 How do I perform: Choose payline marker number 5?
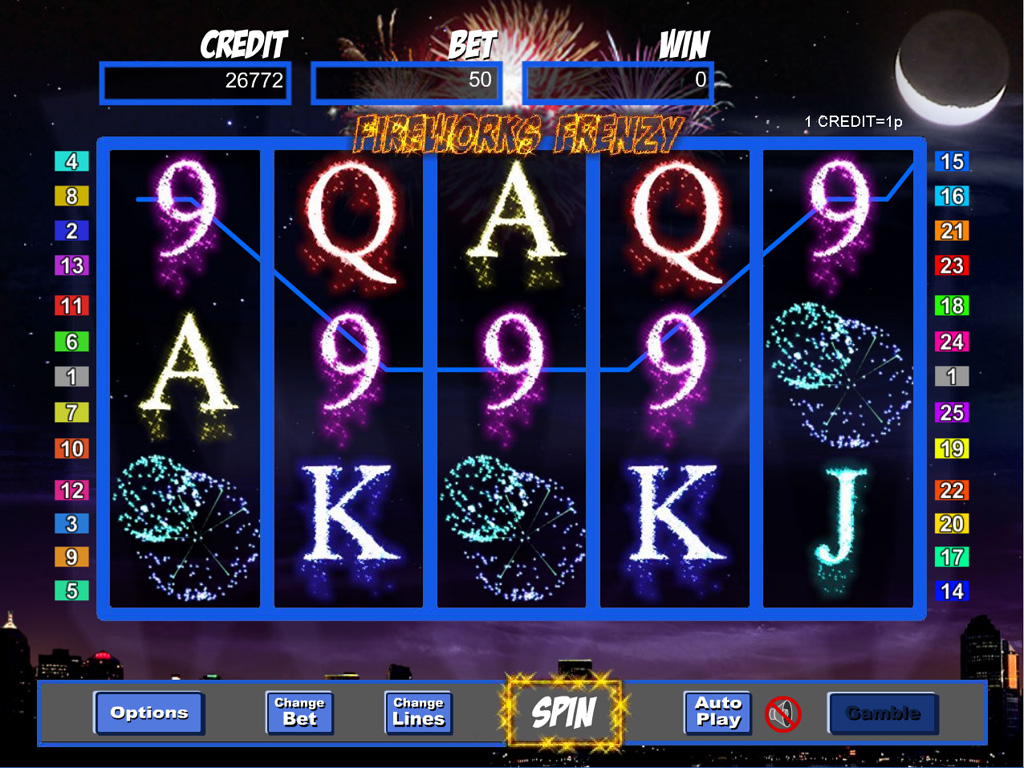pyautogui.click(x=71, y=591)
